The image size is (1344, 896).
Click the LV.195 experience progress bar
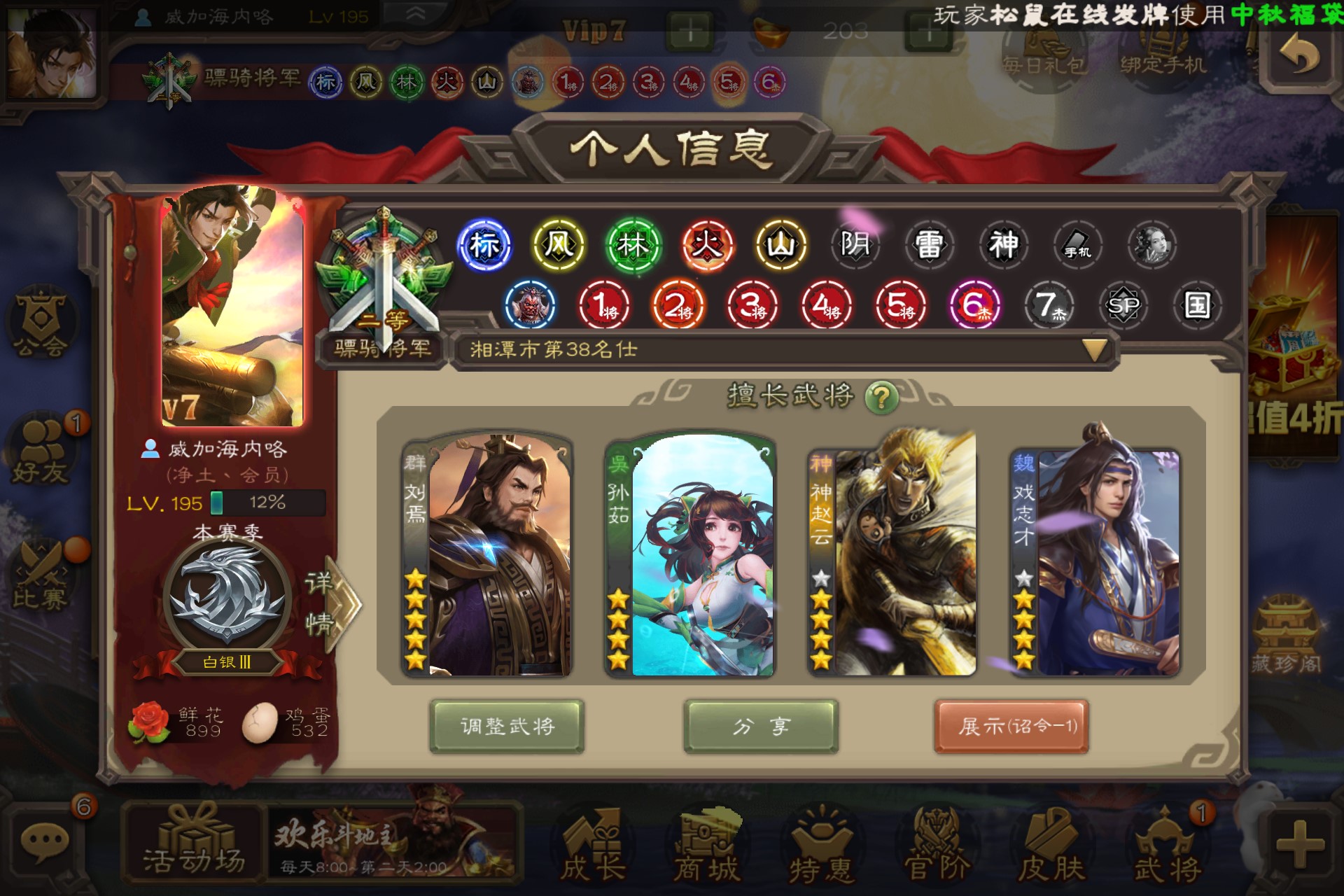266,503
